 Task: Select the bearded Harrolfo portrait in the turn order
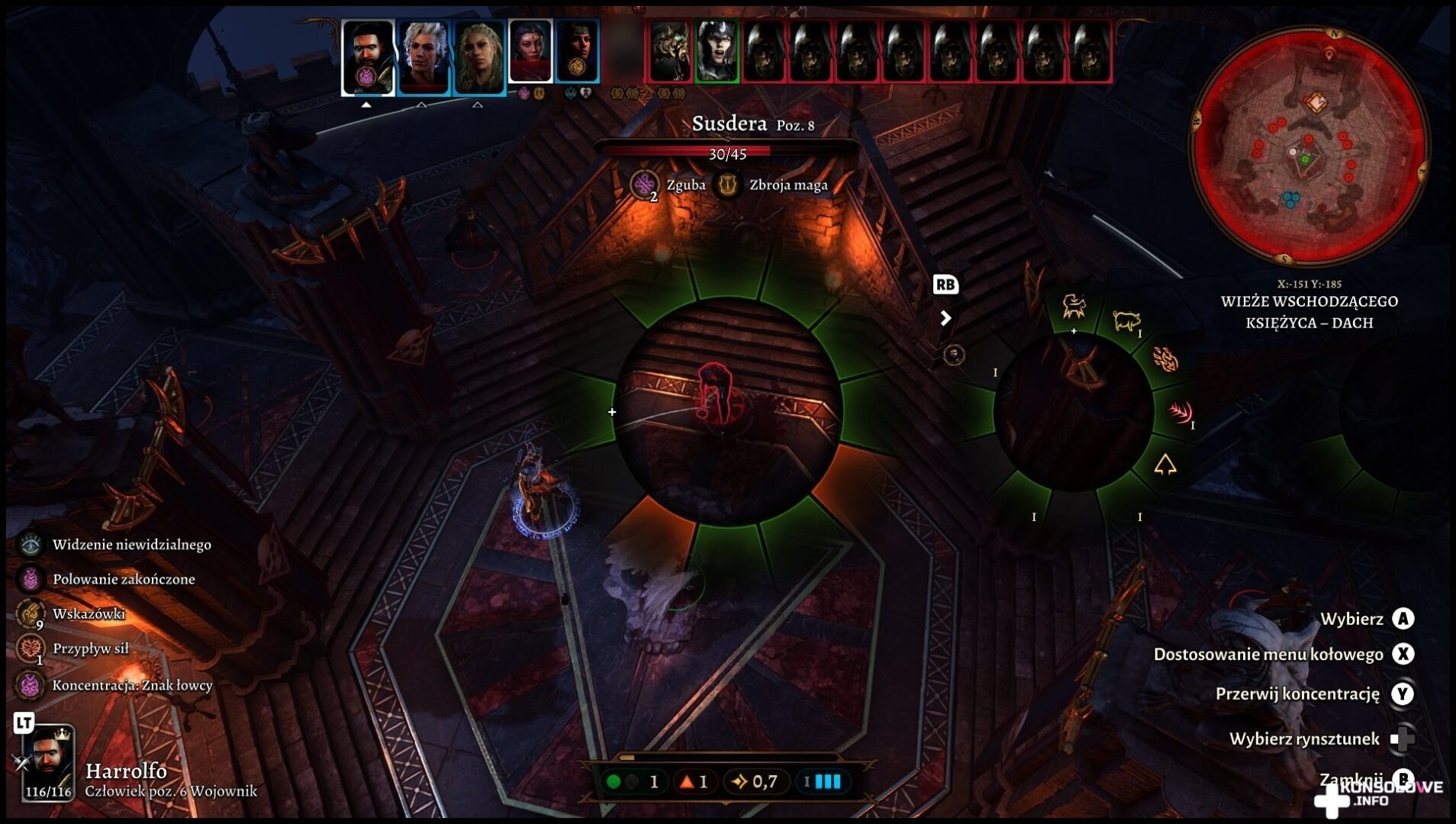coord(367,56)
